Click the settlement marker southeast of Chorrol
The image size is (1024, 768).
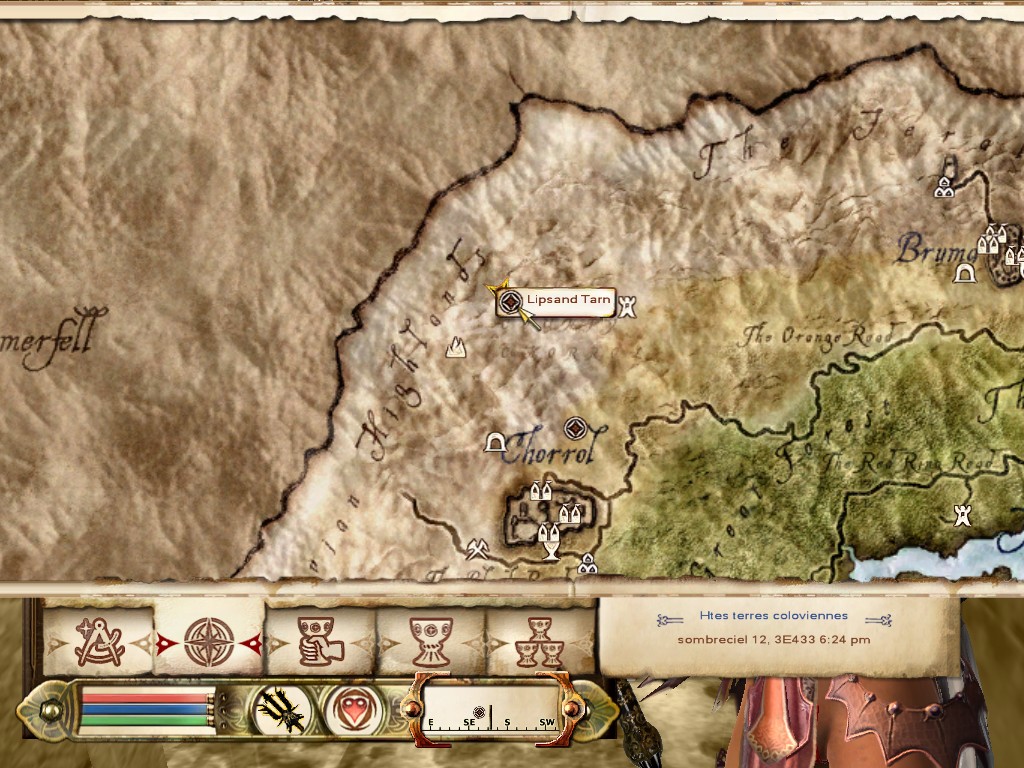pyautogui.click(x=587, y=565)
